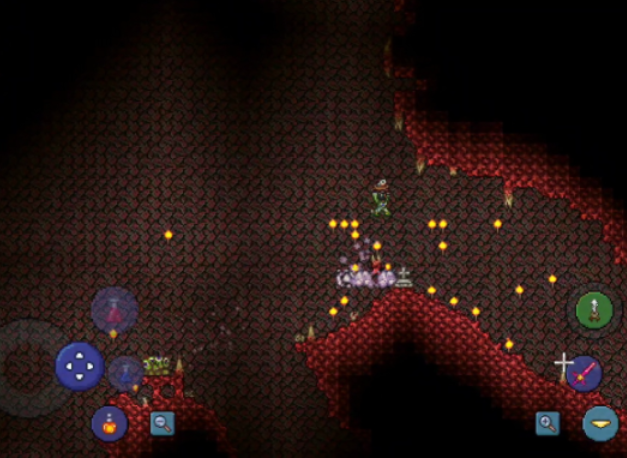Tap the yellow down-arrow drop button

[600, 423]
